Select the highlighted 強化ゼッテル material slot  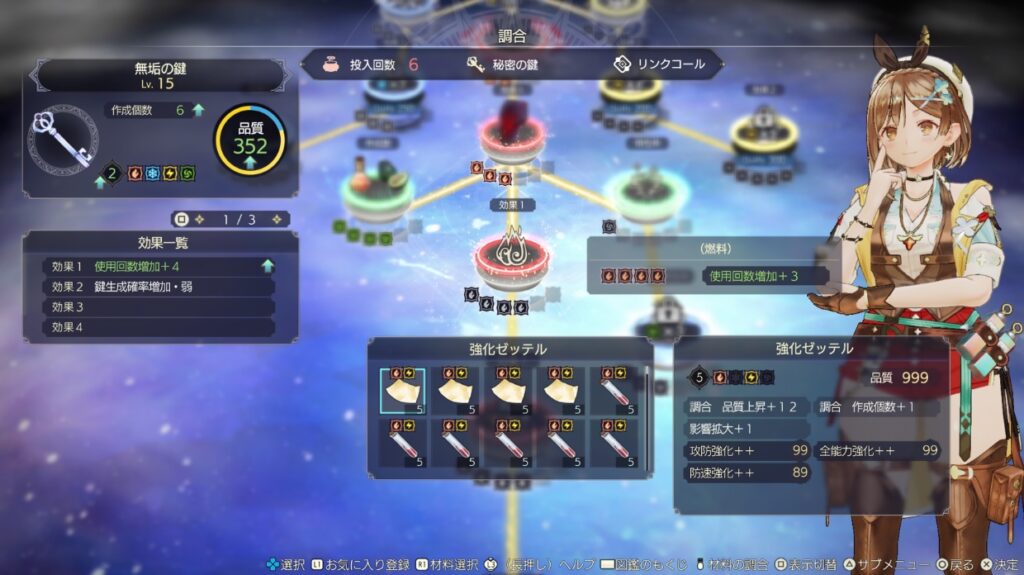[x=402, y=391]
